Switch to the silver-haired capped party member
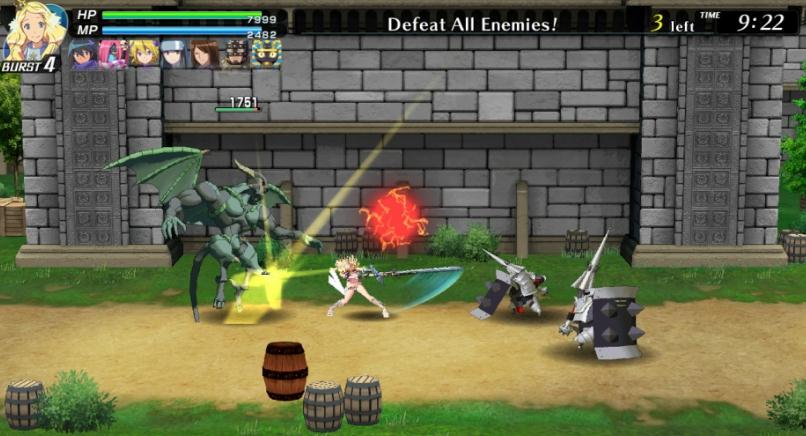Screen dimensions: 806x436 [x=175, y=53]
